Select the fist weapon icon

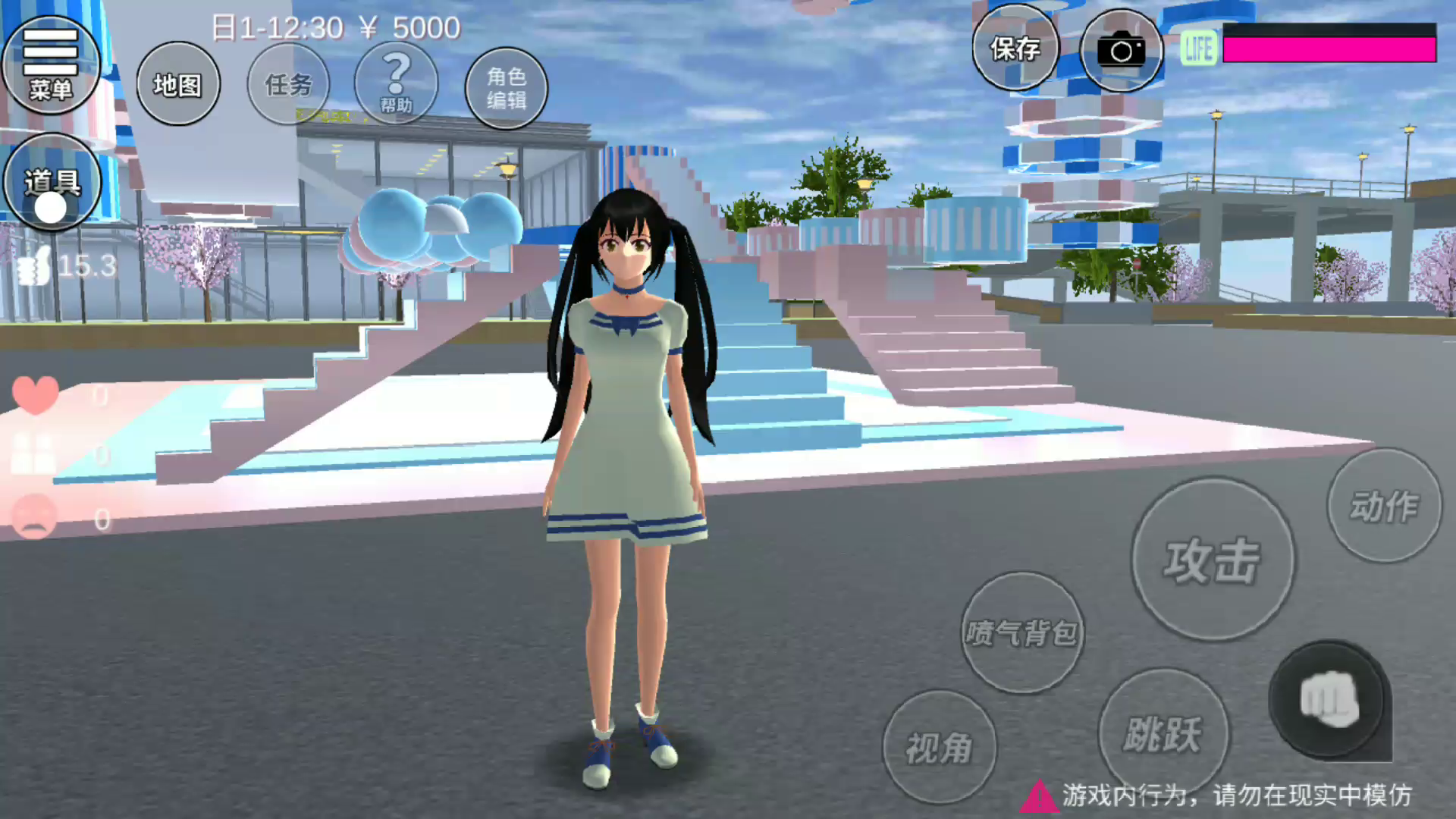point(1329,700)
